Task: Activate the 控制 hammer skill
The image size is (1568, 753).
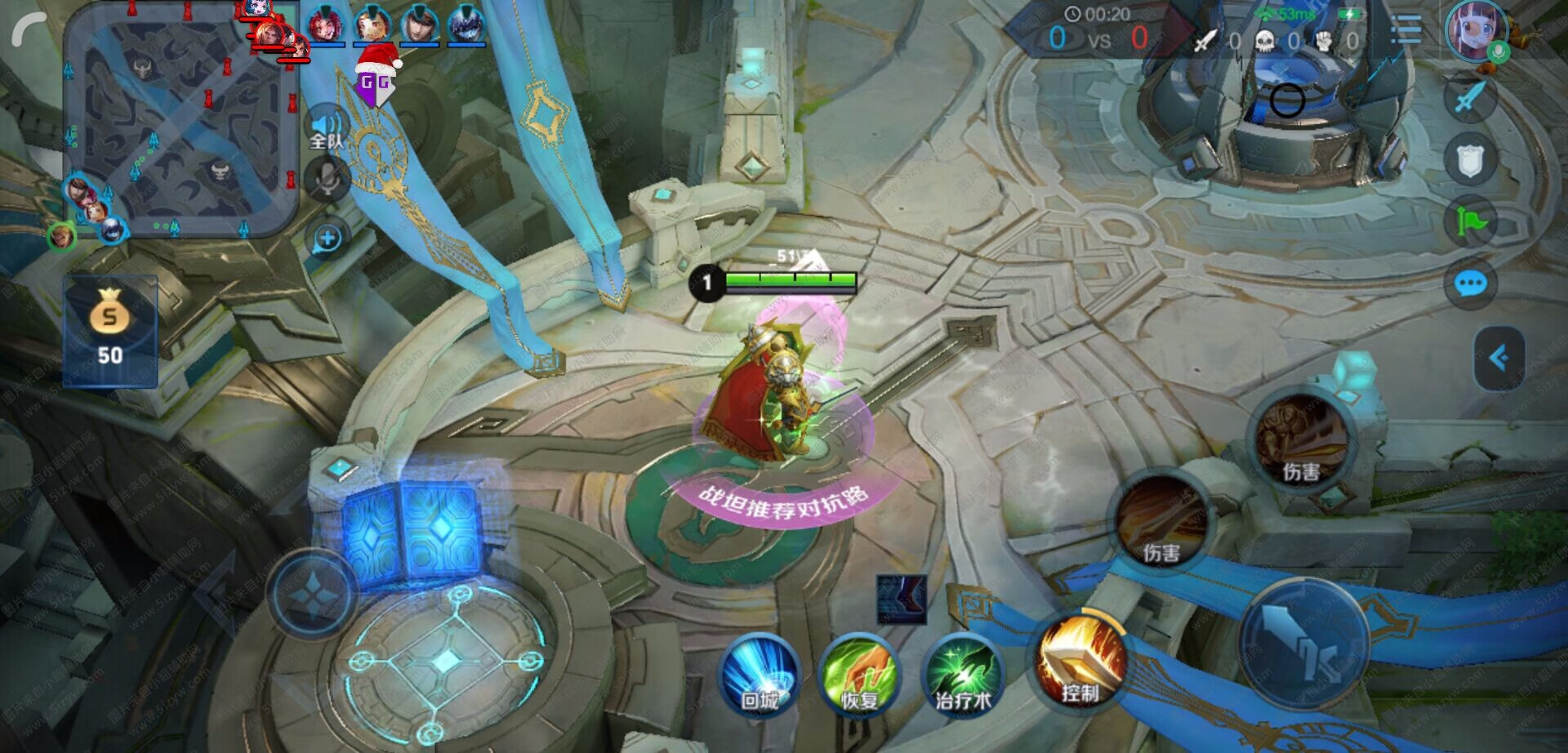Action: (1080, 663)
